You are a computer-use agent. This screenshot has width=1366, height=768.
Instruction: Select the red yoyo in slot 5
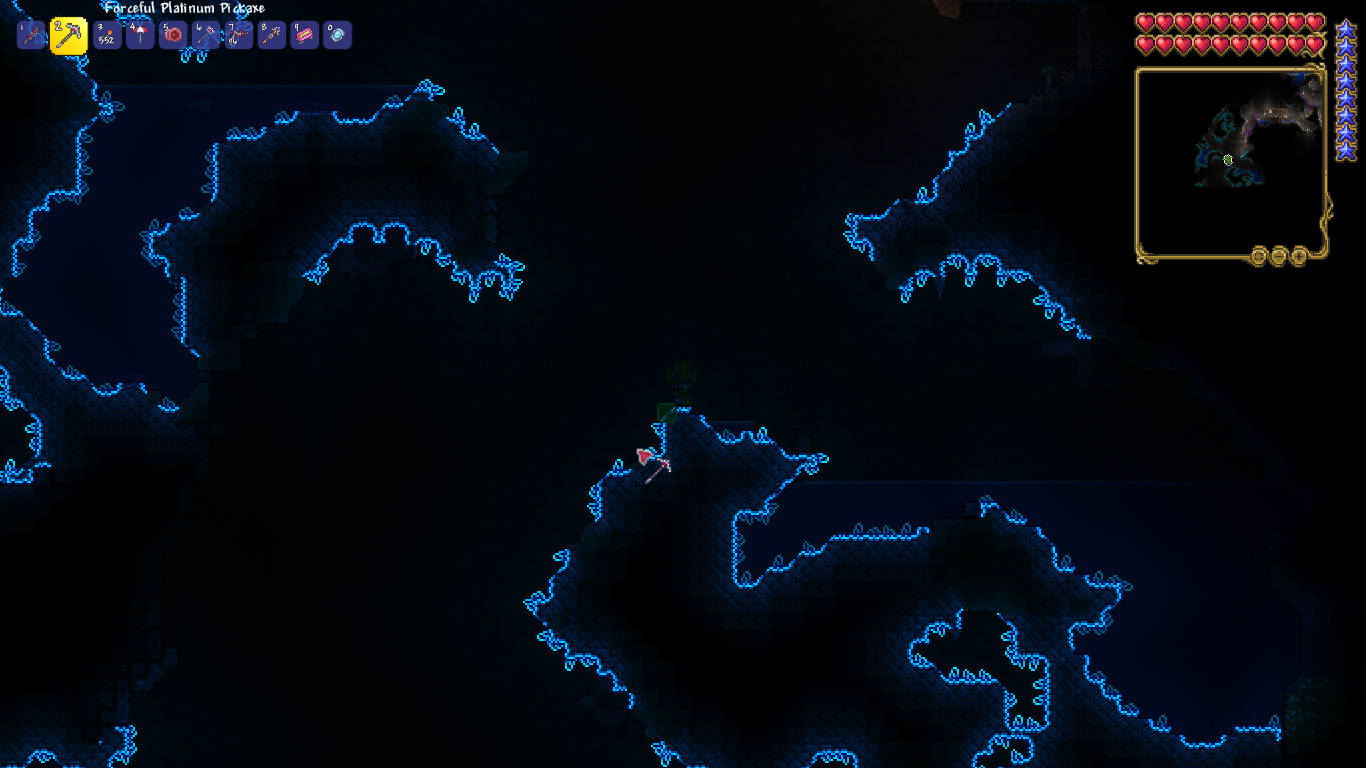click(x=173, y=35)
